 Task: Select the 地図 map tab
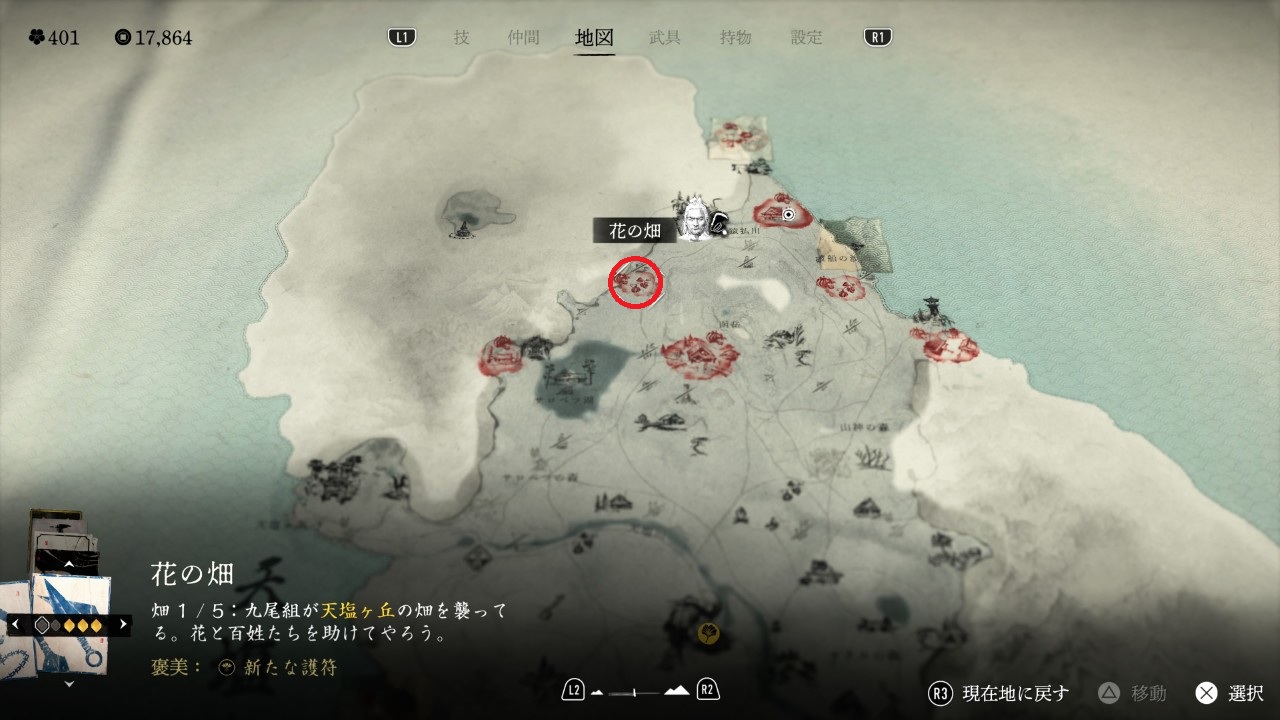pos(595,38)
